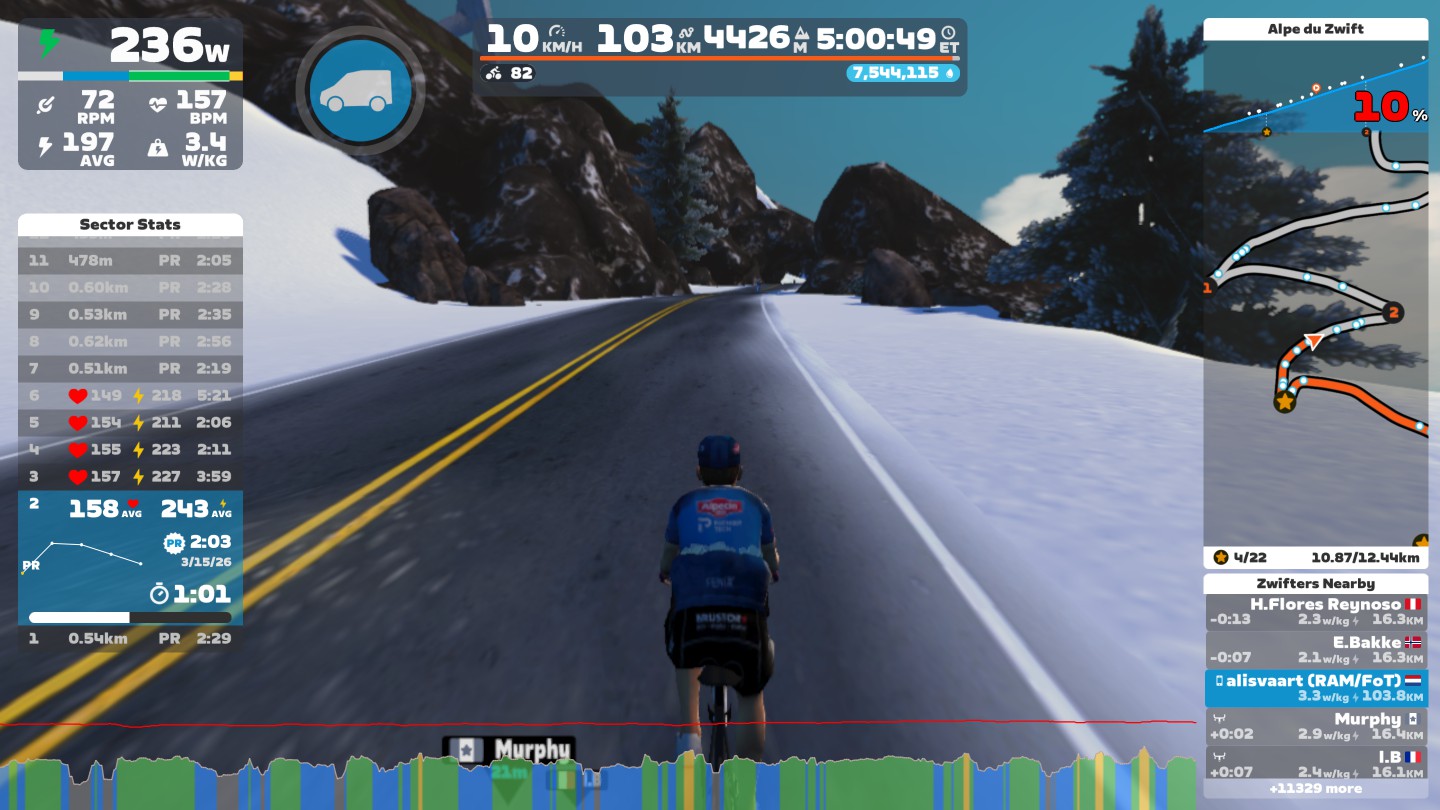Activate the van power-up icon
This screenshot has width=1440, height=810.
point(359,89)
